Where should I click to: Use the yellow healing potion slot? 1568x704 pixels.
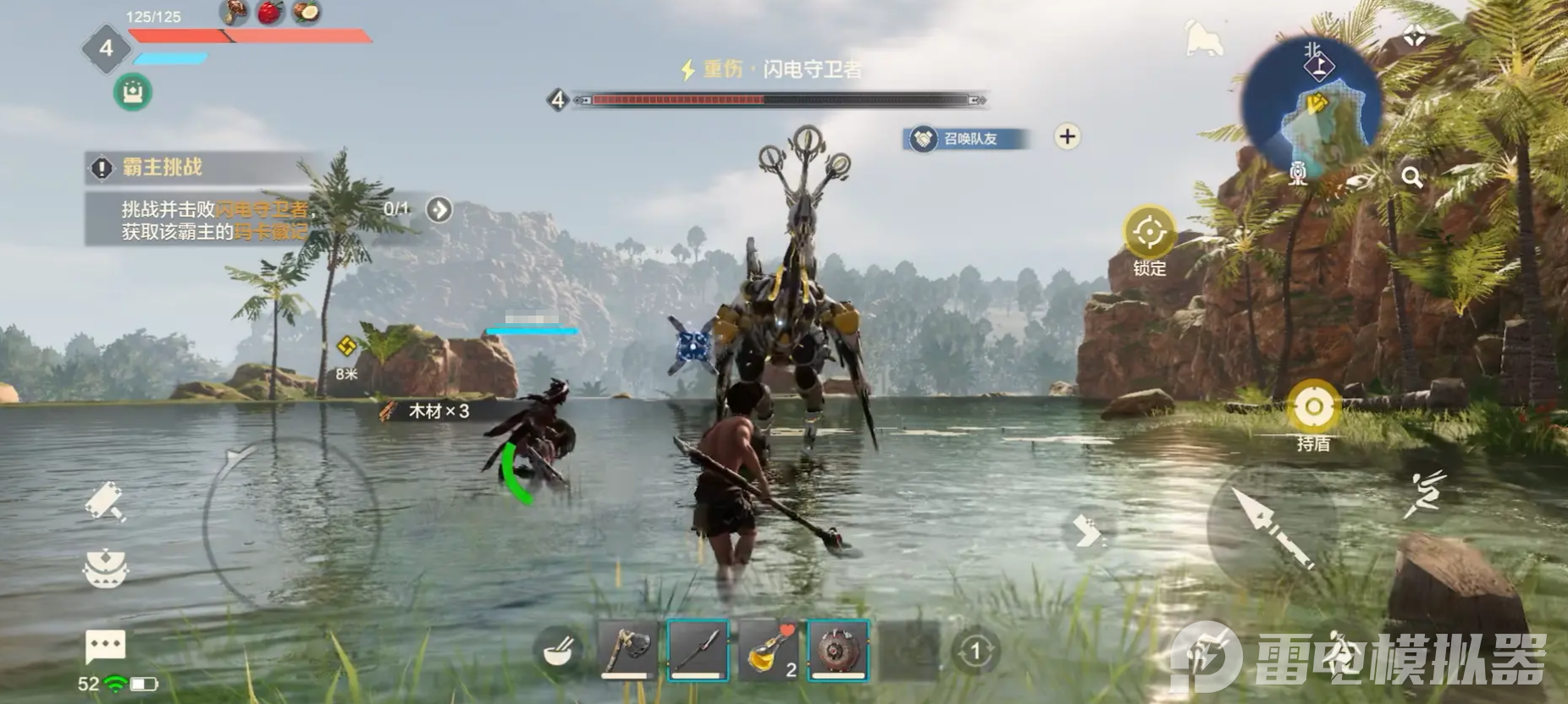(767, 650)
